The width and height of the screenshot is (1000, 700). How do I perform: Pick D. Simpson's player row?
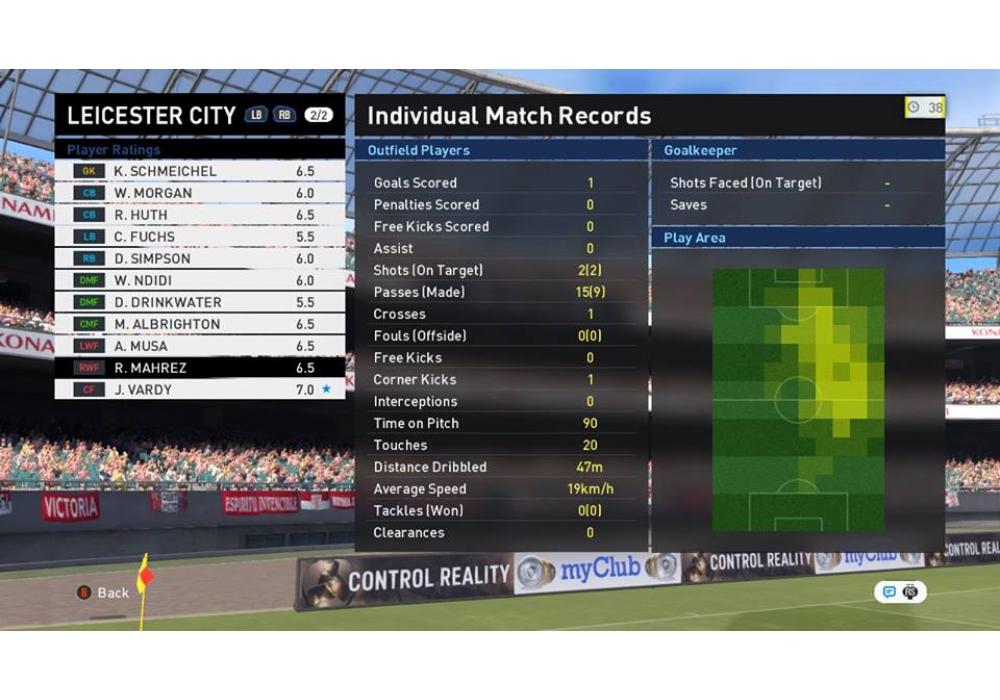199,259
